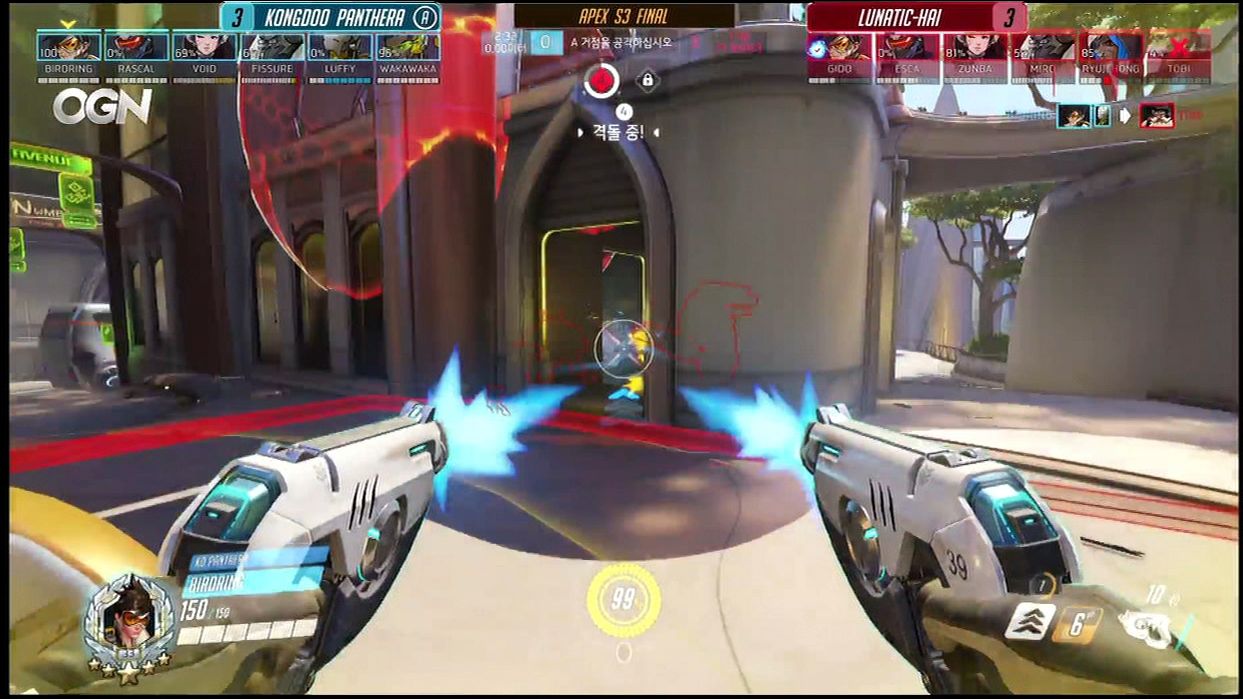Select the locked objective padlock icon
The width and height of the screenshot is (1243, 699).
coord(647,80)
